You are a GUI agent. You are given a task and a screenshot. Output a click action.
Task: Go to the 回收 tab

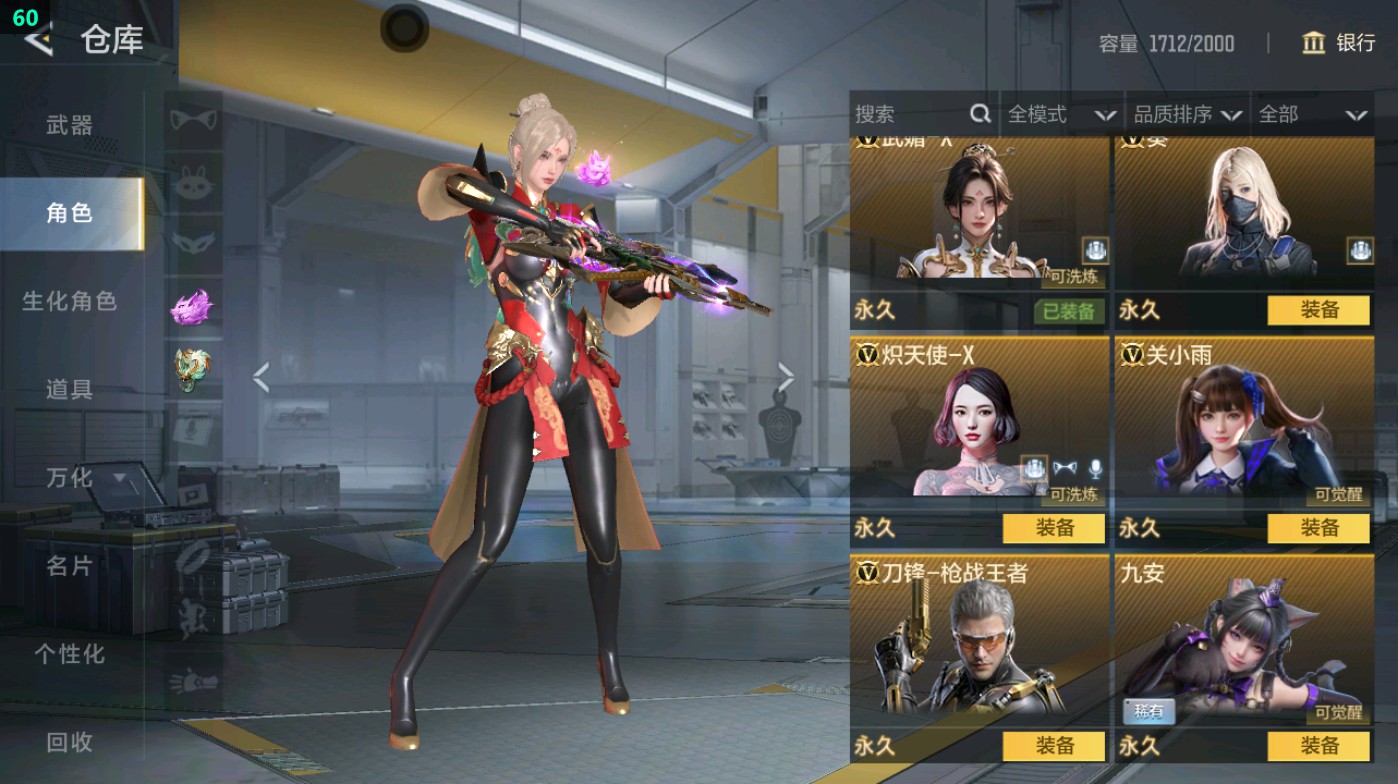point(70,741)
